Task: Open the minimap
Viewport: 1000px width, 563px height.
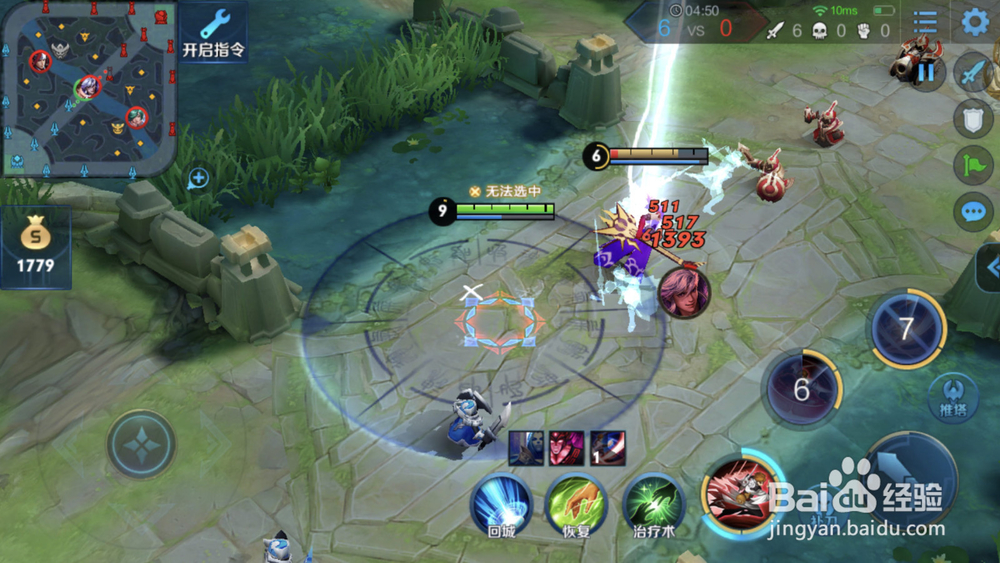Action: click(89, 87)
